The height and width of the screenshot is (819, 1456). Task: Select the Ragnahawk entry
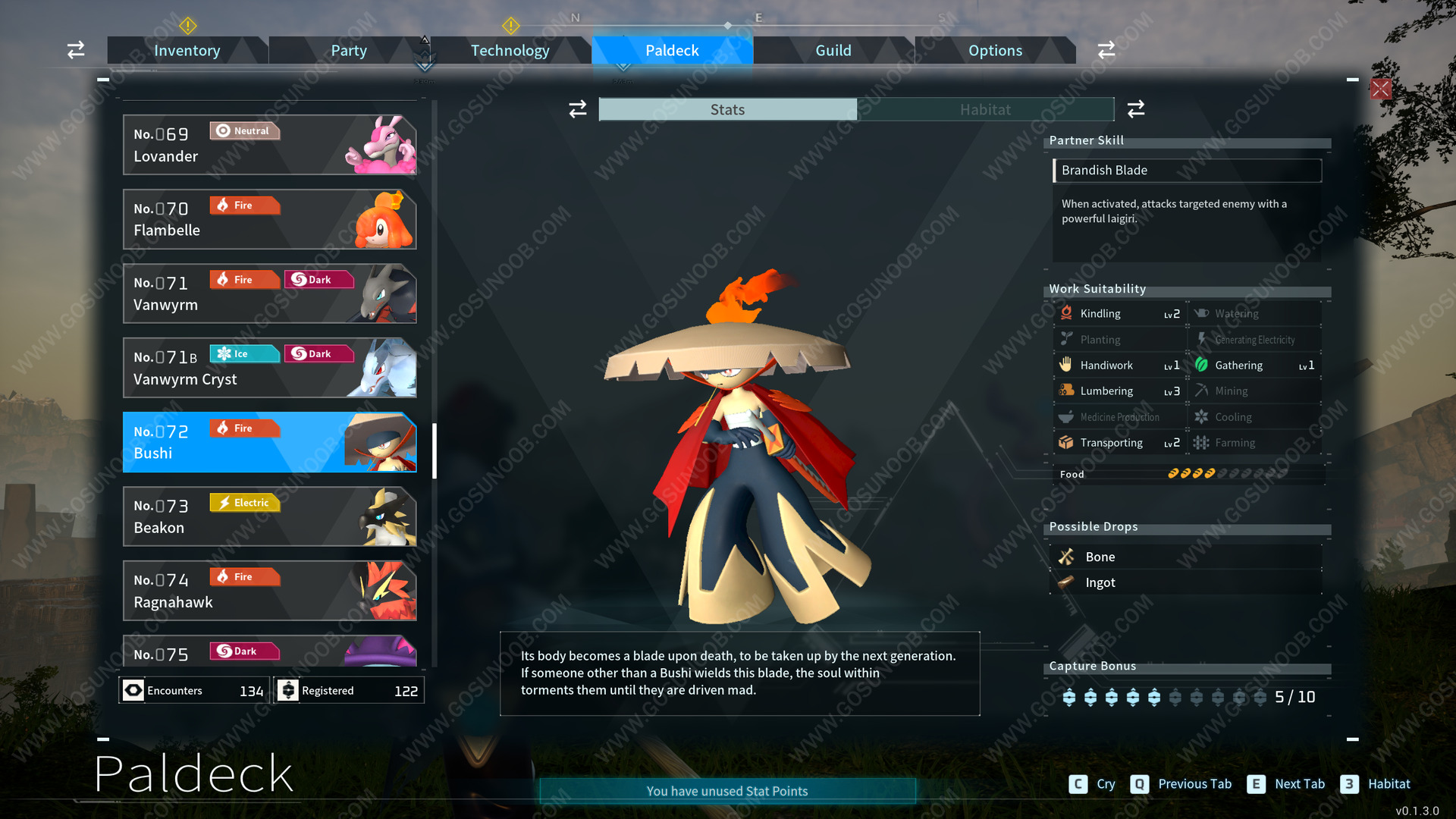[x=269, y=591]
